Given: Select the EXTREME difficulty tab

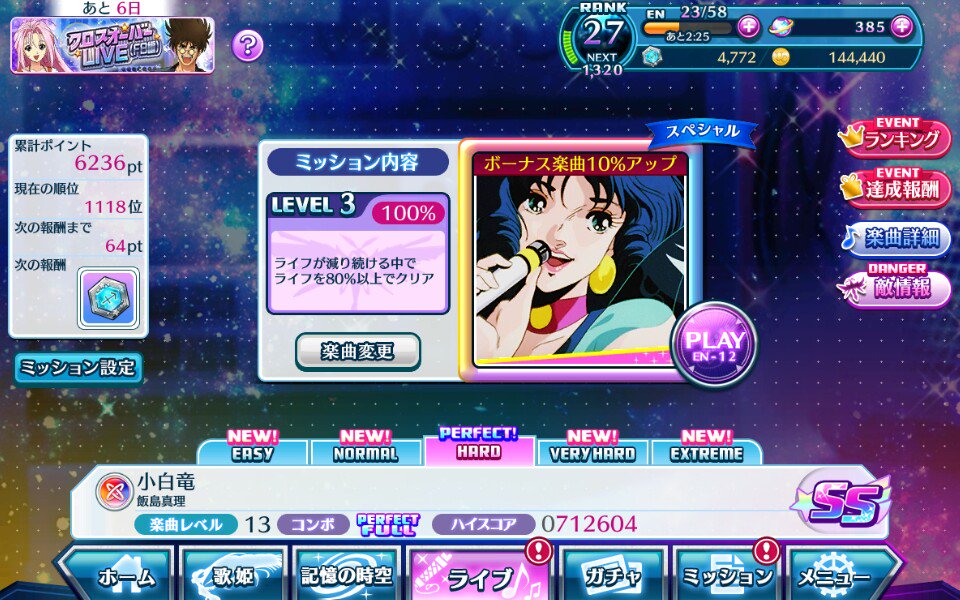Looking at the screenshot, I should pos(706,452).
